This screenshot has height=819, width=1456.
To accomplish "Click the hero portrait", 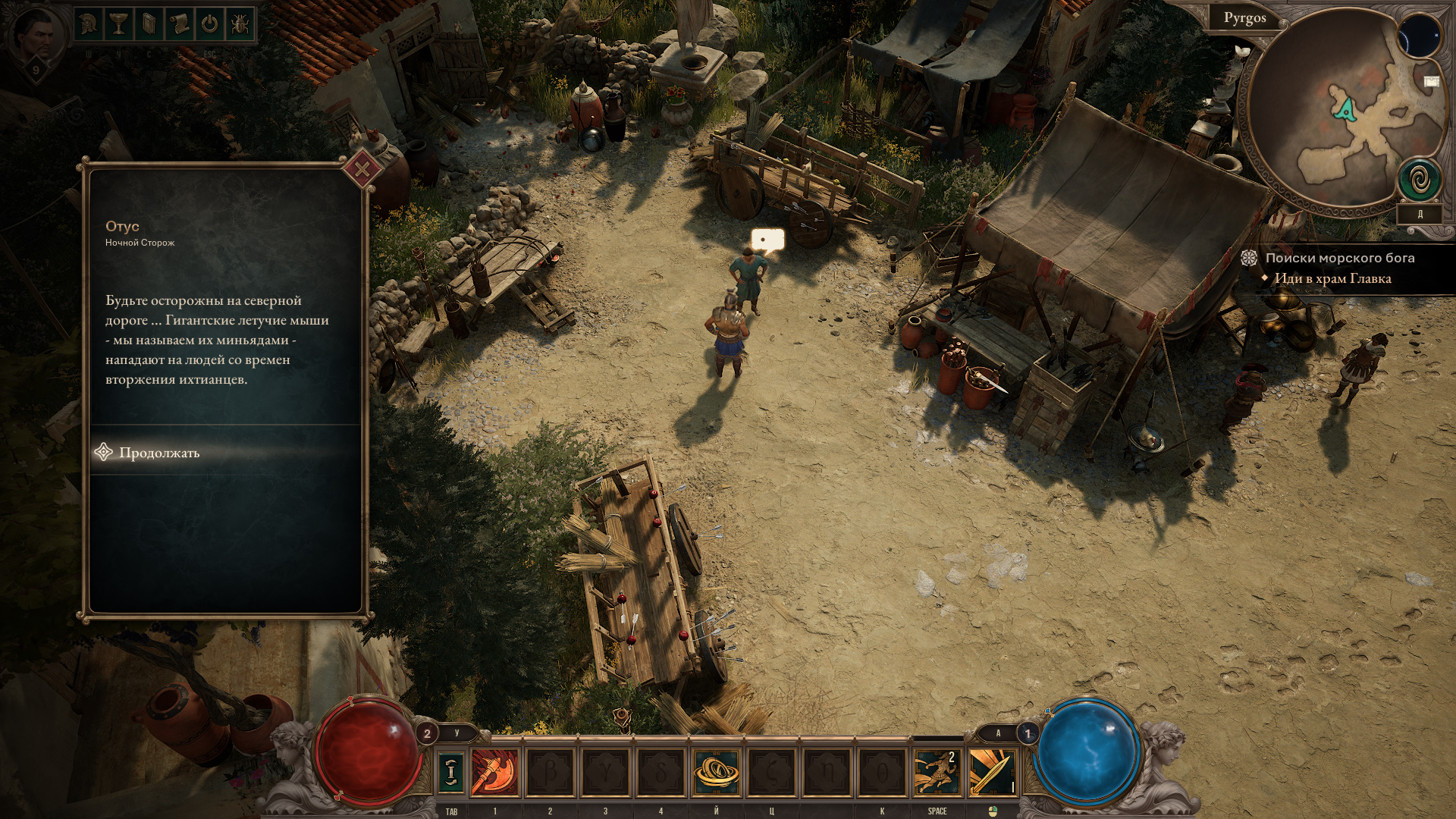I will pos(35,38).
